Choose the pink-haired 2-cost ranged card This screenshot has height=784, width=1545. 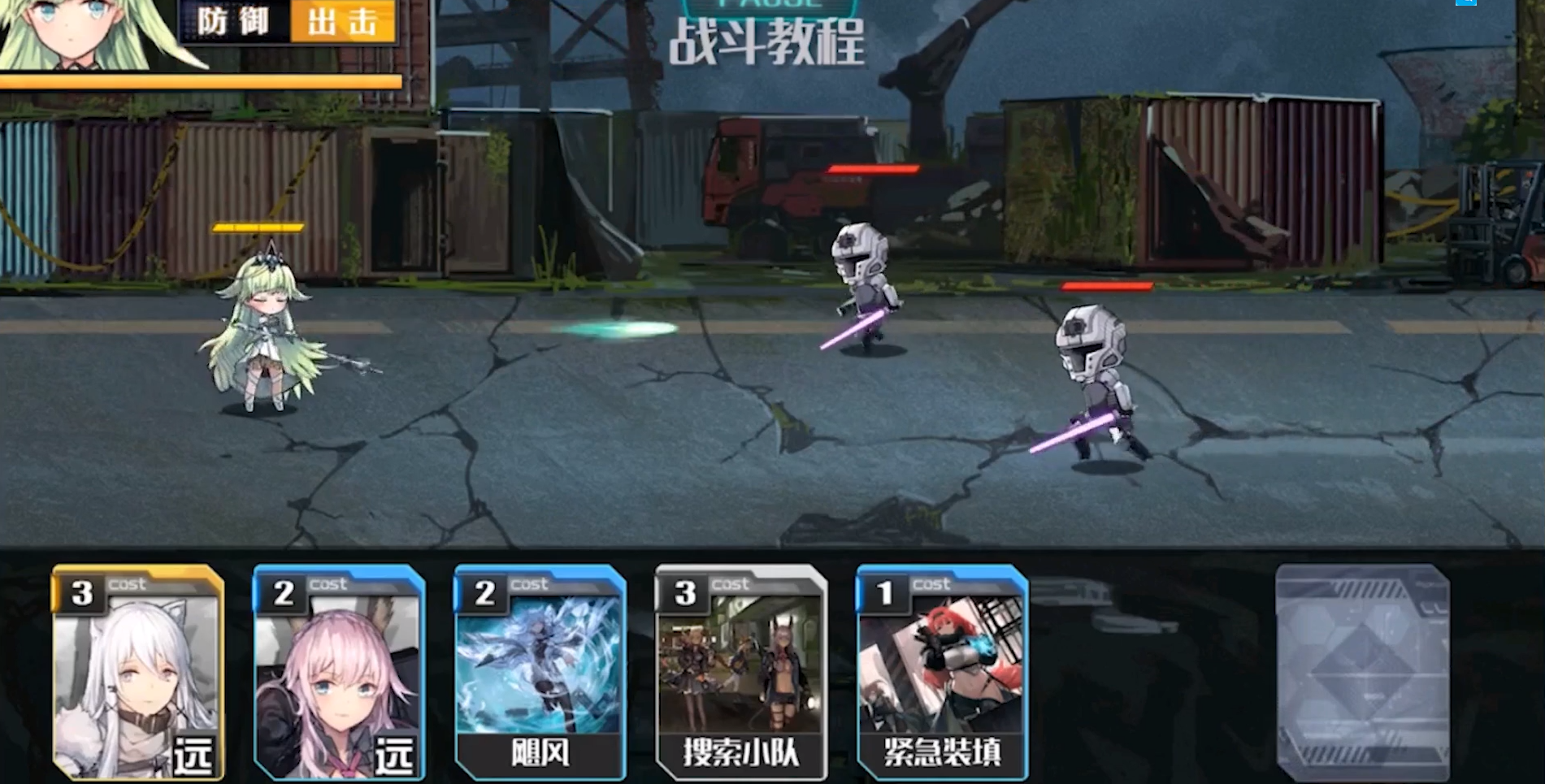[x=339, y=673]
